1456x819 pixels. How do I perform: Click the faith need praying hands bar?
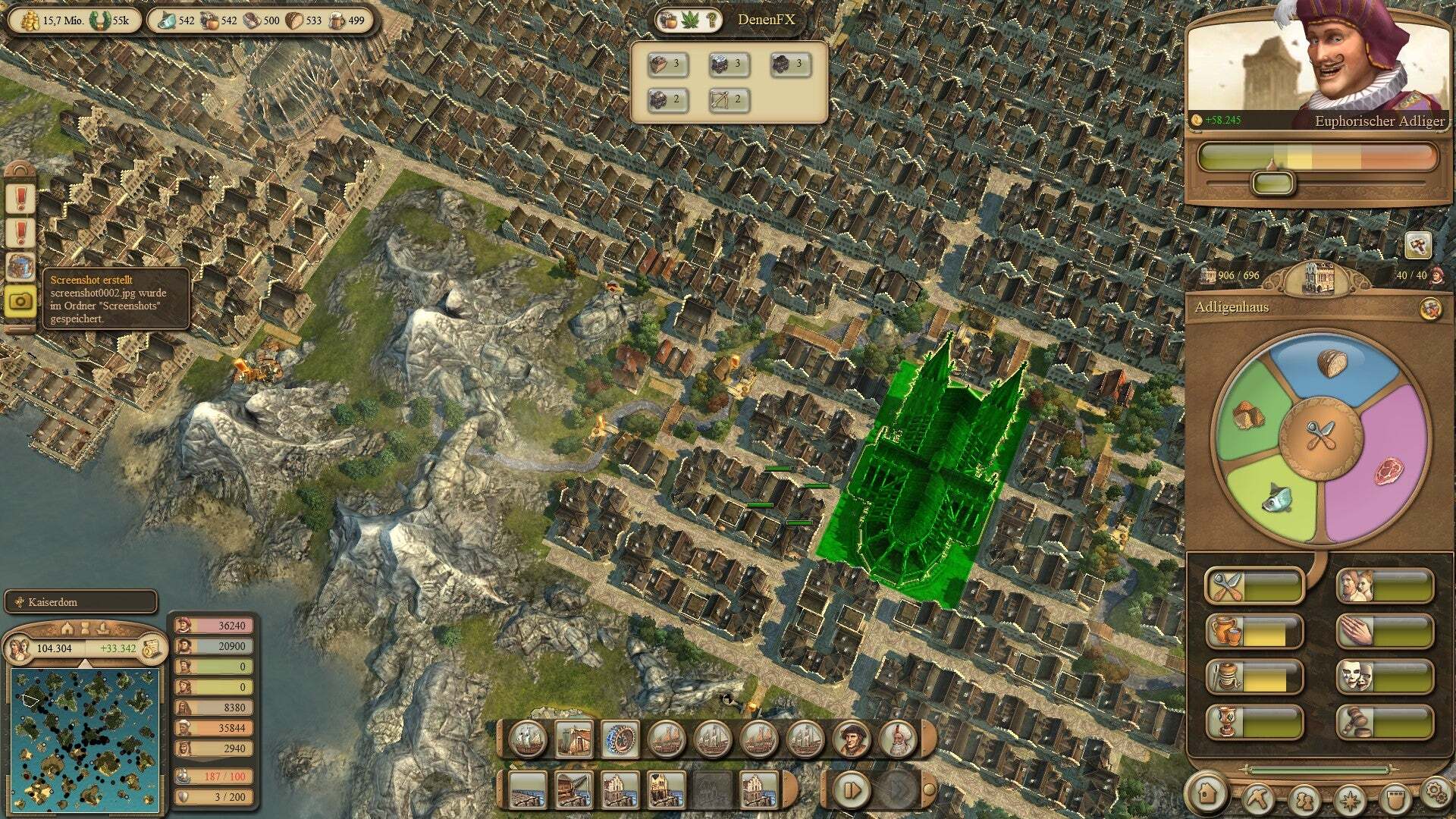[1385, 632]
